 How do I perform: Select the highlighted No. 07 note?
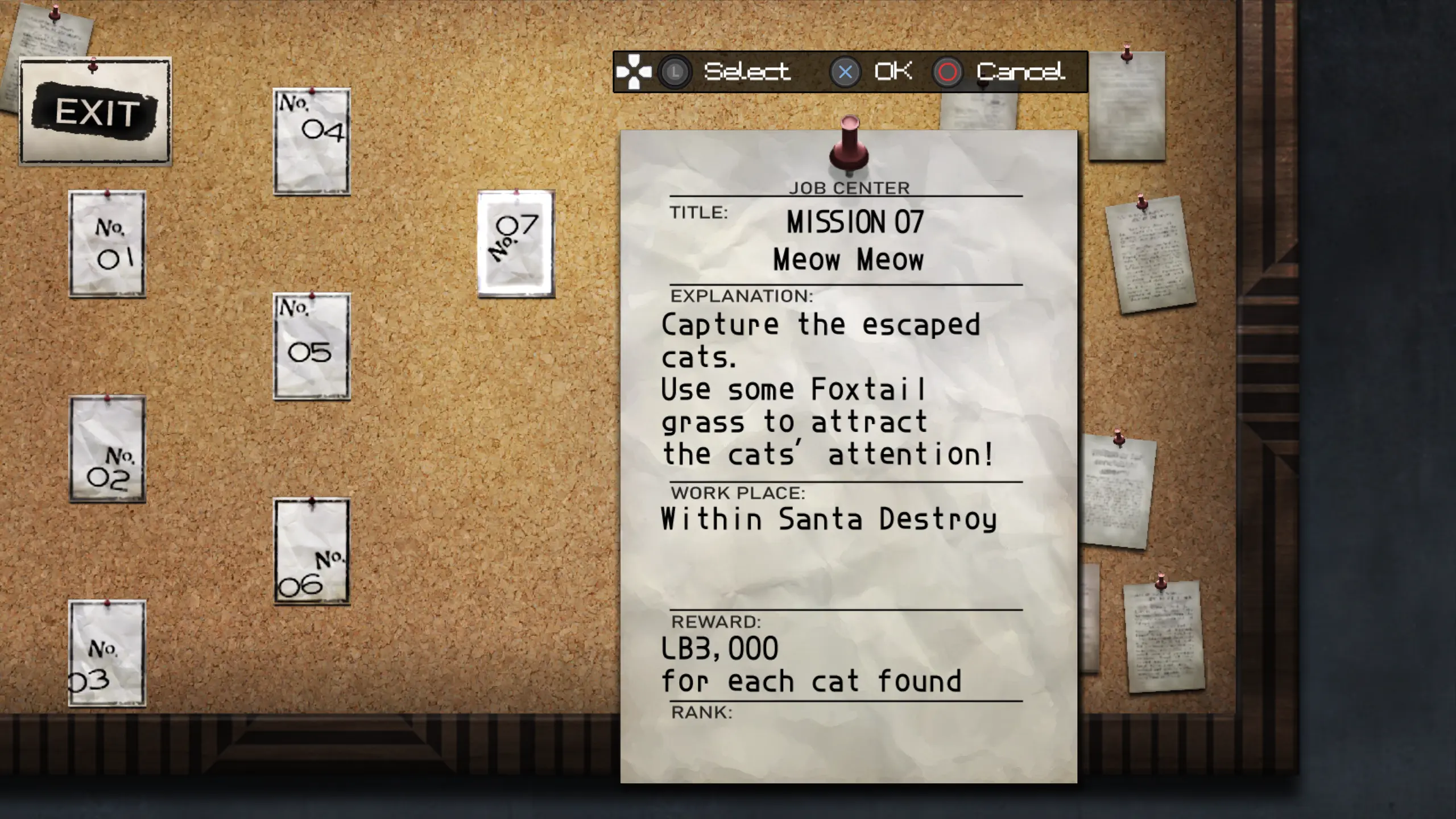[516, 243]
